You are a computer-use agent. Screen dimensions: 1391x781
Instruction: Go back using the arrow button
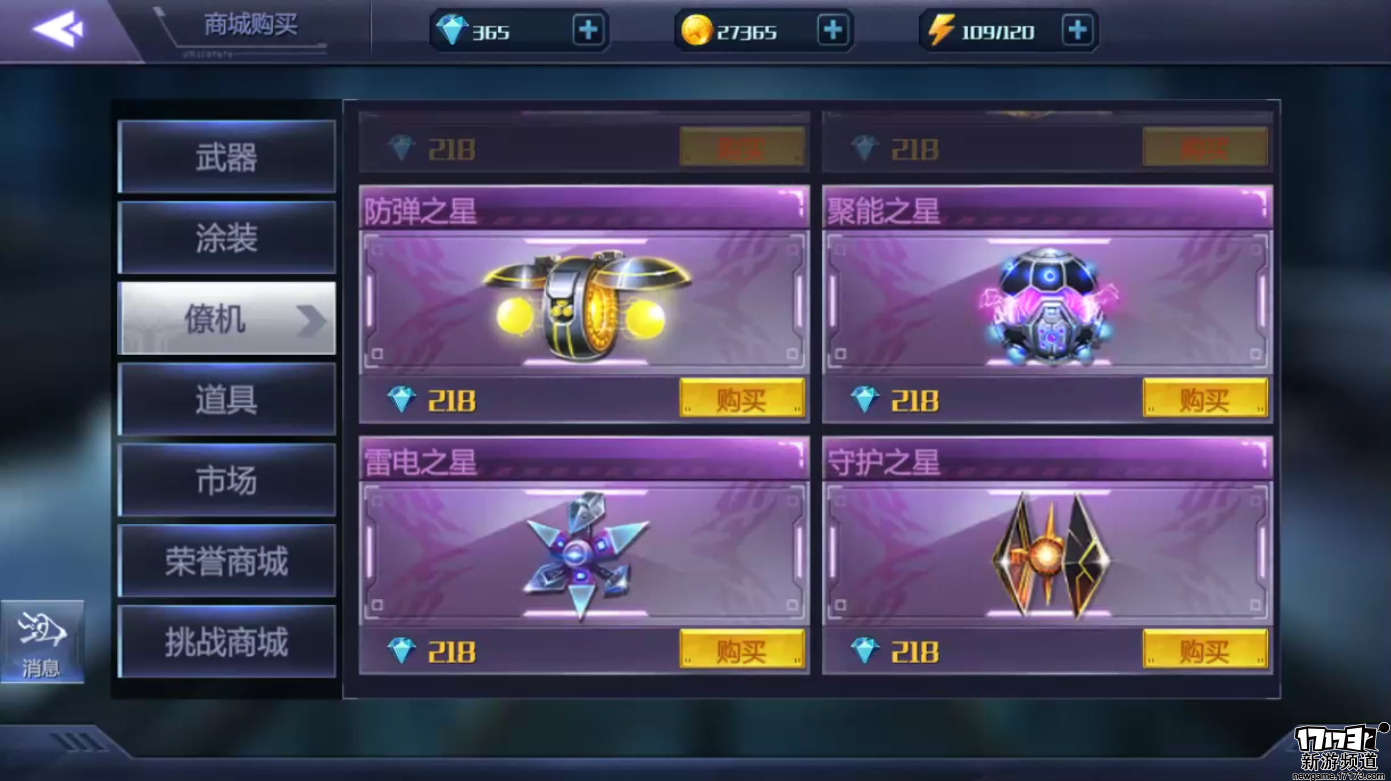pos(58,29)
